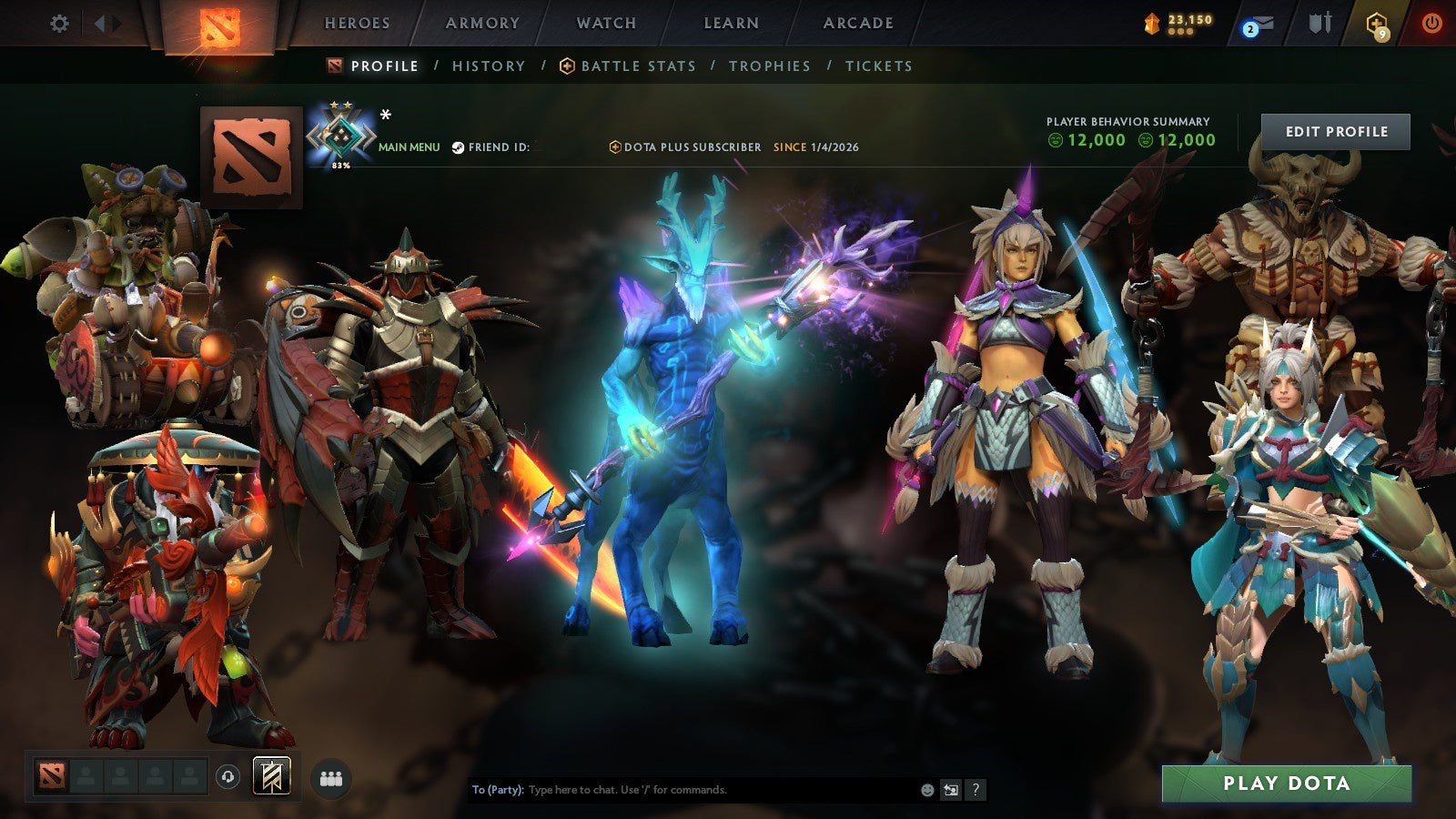Click the Edit Profile button
Viewport: 1456px width, 819px height.
pos(1334,131)
